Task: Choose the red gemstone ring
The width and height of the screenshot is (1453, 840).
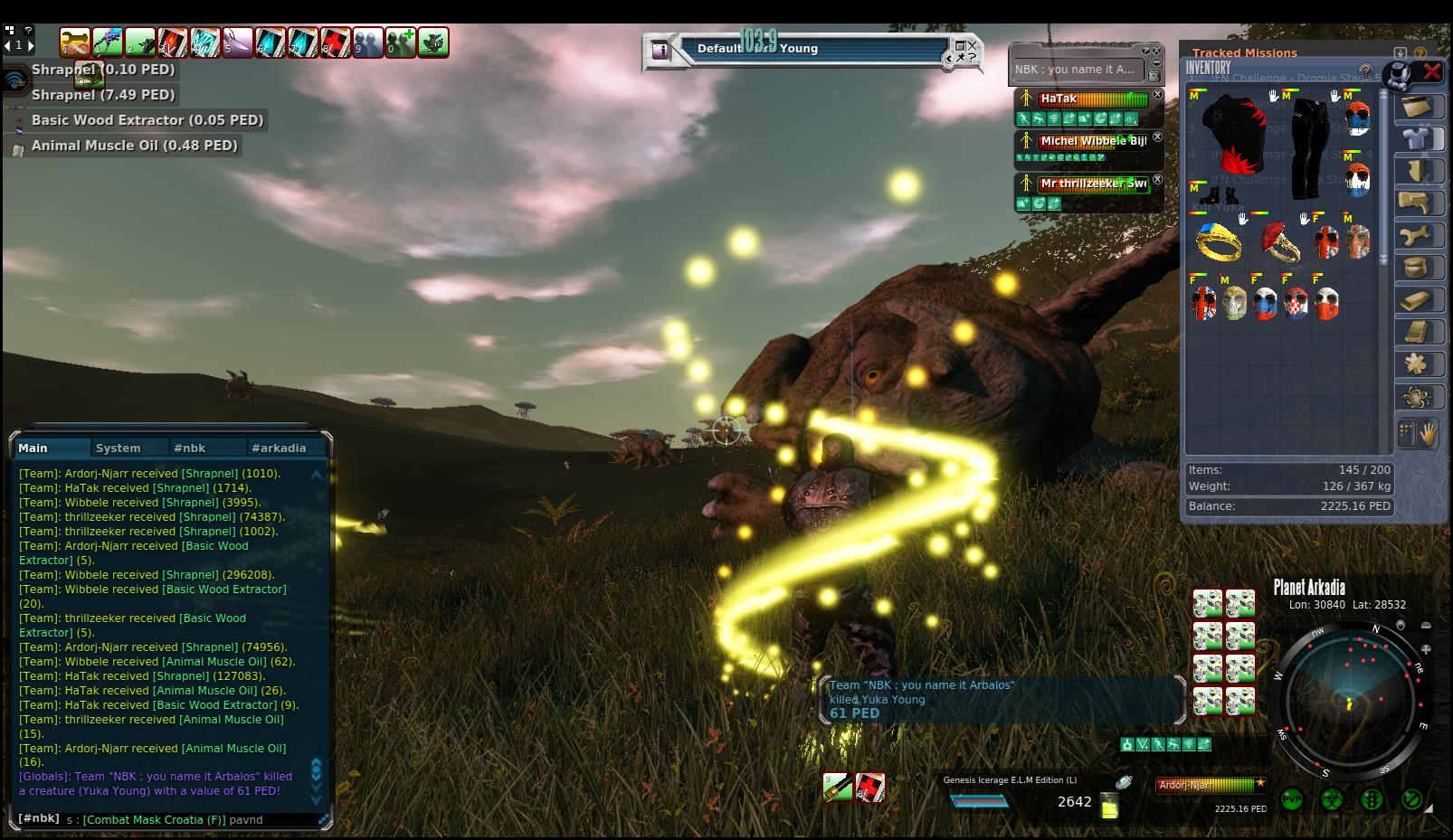Action: (x=1279, y=242)
